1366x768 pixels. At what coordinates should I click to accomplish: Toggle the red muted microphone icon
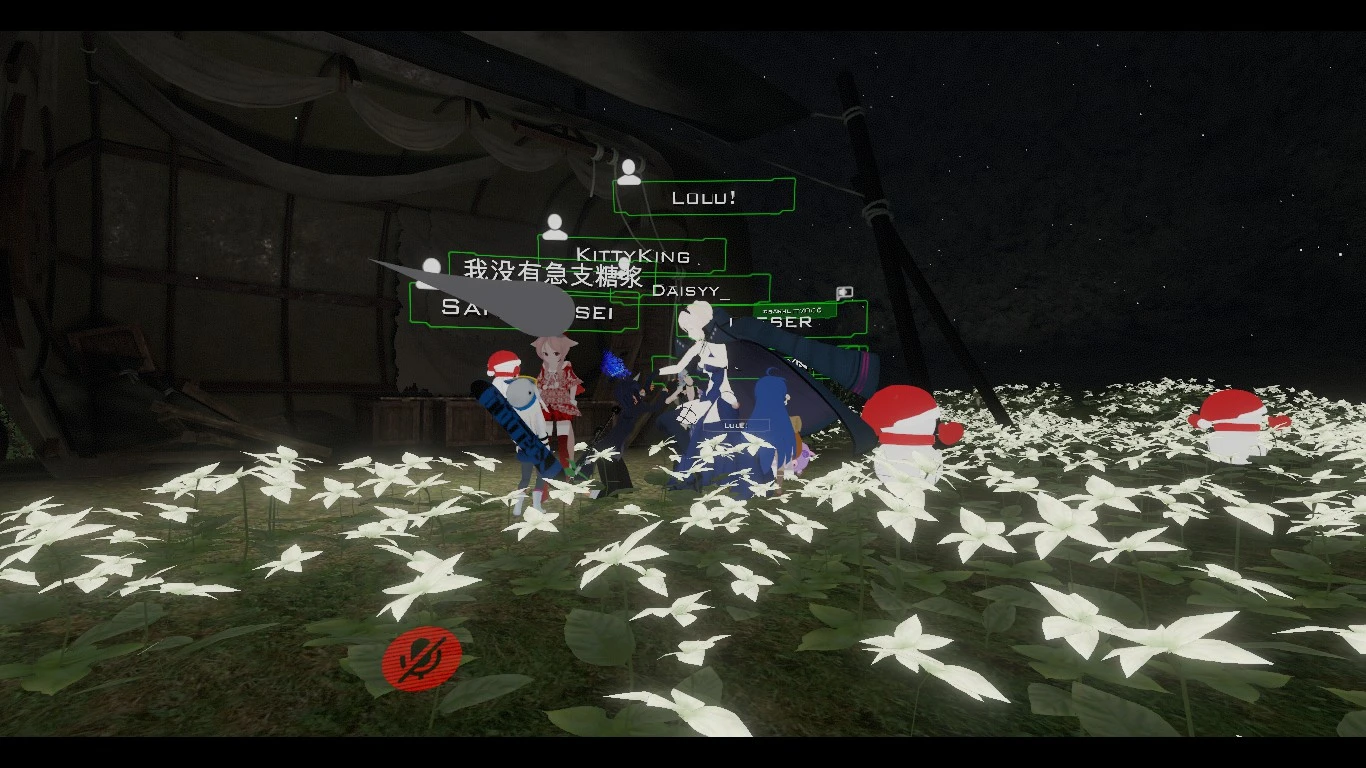click(422, 658)
